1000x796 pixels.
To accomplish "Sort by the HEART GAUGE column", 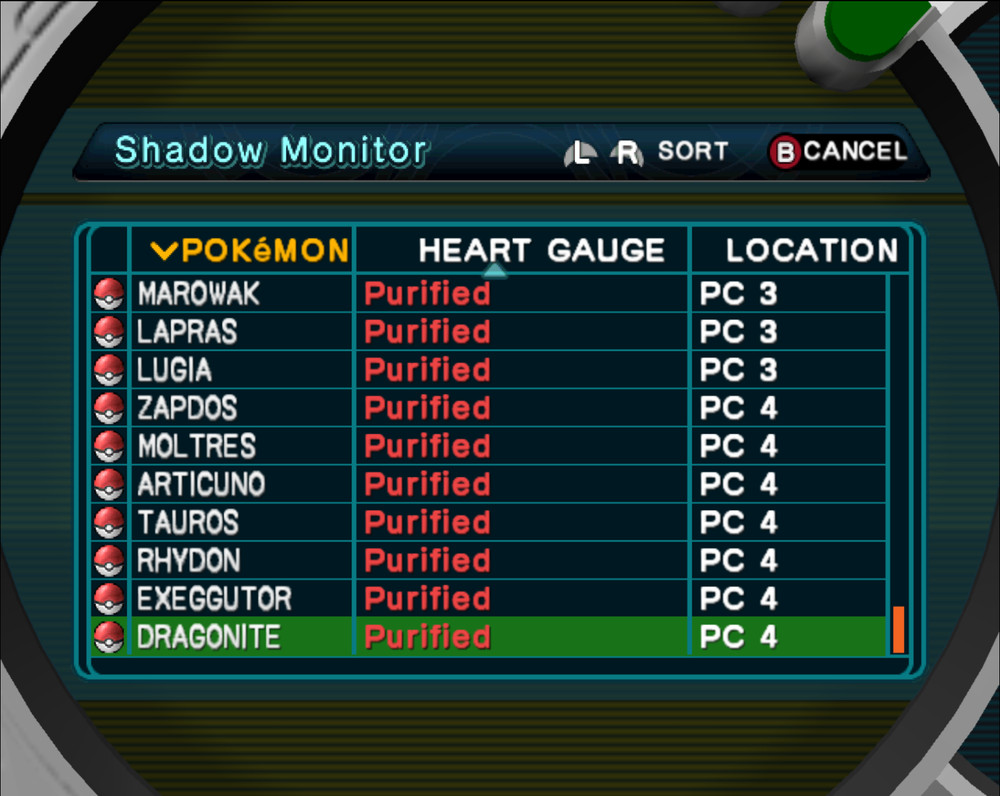I will (541, 250).
